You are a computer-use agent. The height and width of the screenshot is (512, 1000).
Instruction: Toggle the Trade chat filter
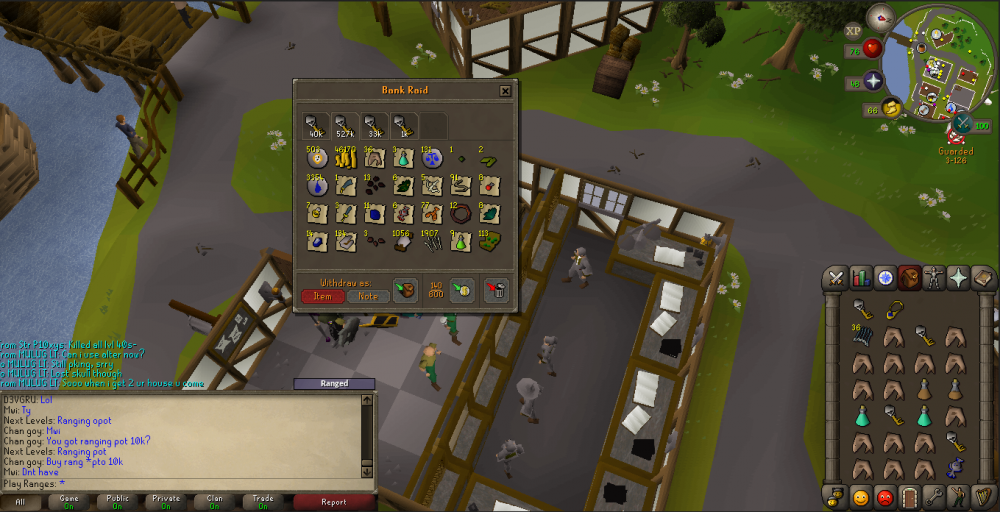(x=263, y=502)
